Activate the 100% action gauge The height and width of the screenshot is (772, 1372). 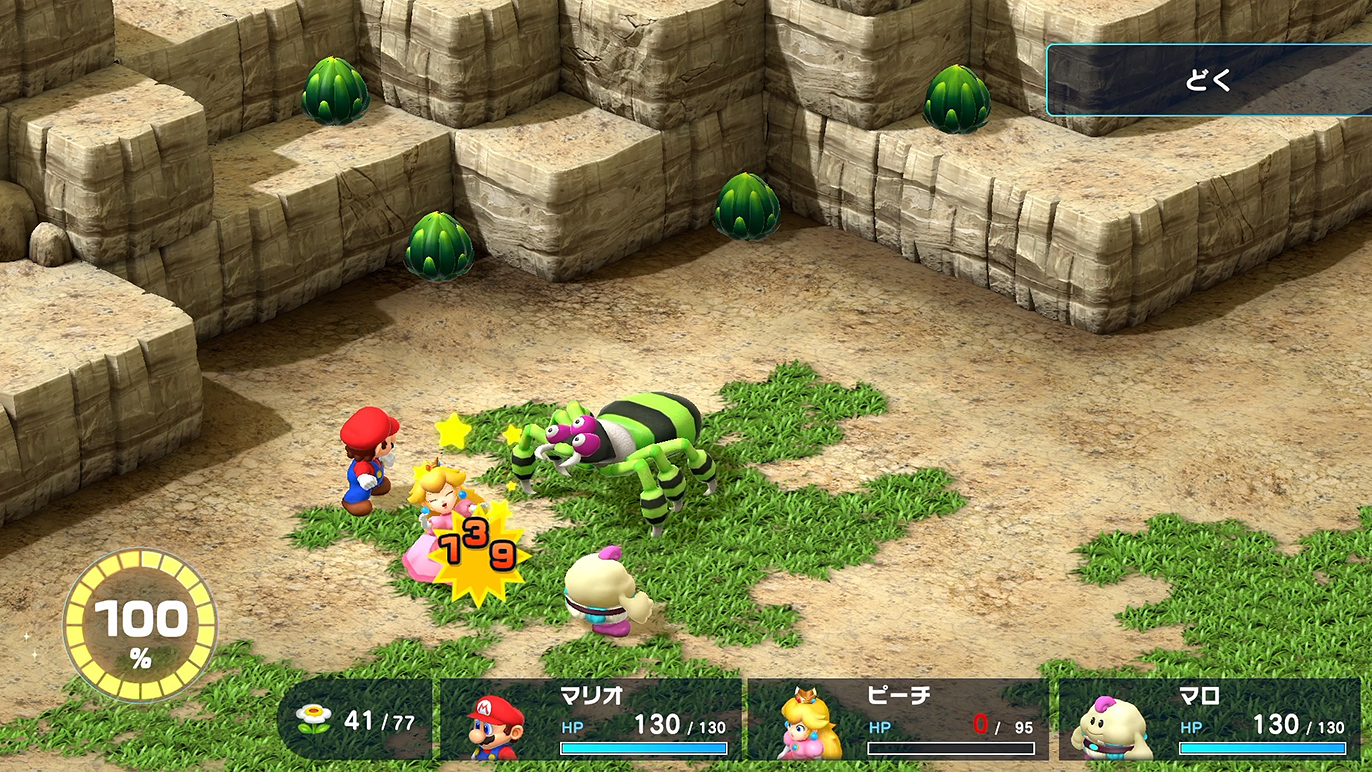click(x=140, y=627)
